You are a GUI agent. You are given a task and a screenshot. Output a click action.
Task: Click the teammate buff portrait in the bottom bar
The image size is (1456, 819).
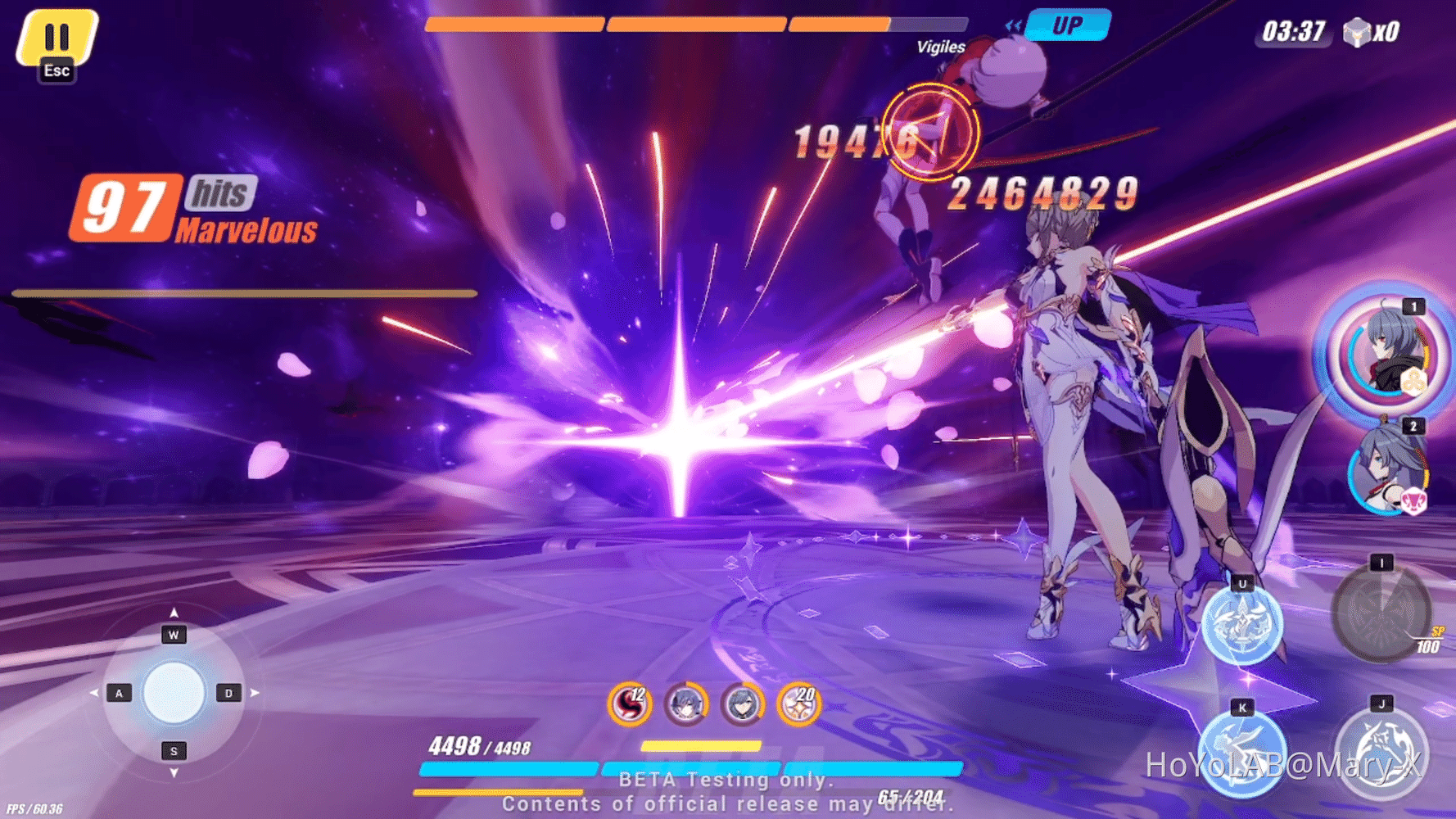tap(685, 704)
